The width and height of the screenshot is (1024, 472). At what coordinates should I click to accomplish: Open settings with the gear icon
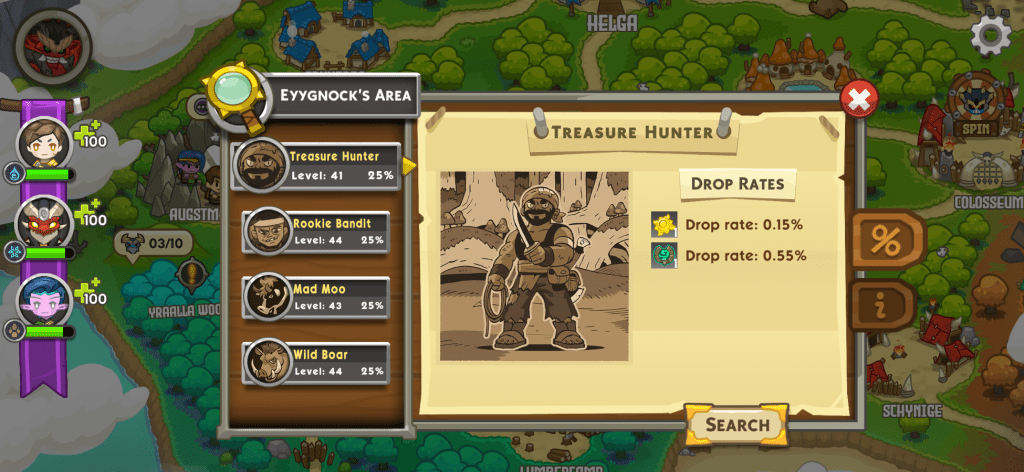(x=991, y=36)
